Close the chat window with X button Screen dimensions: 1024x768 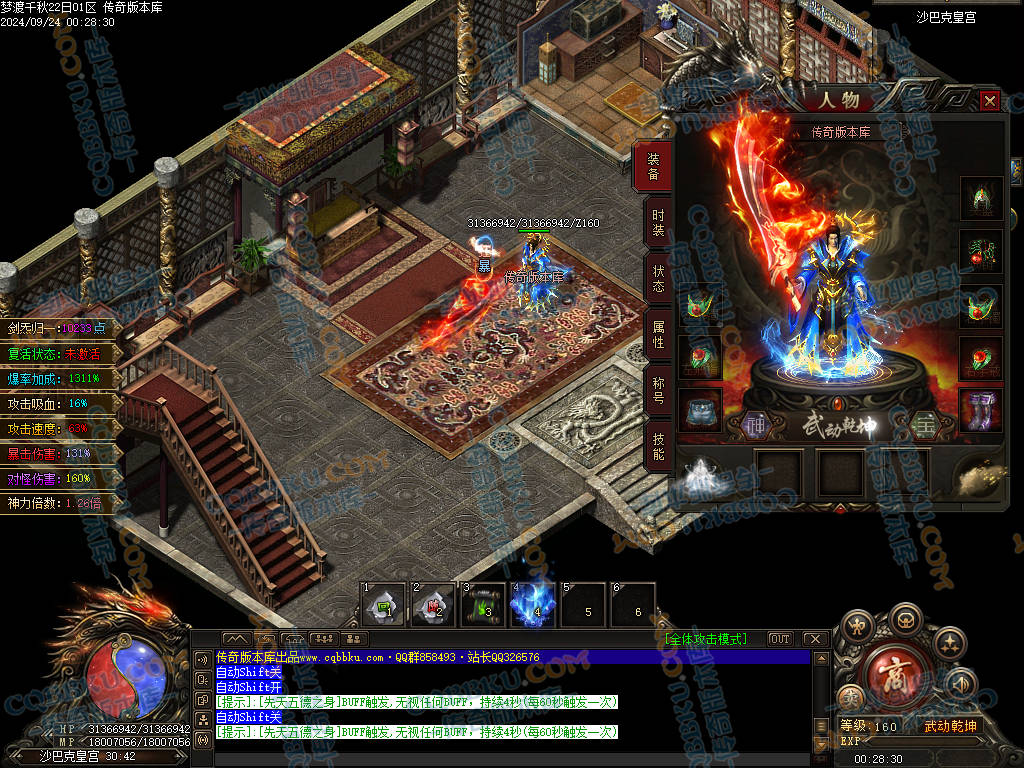(x=814, y=639)
